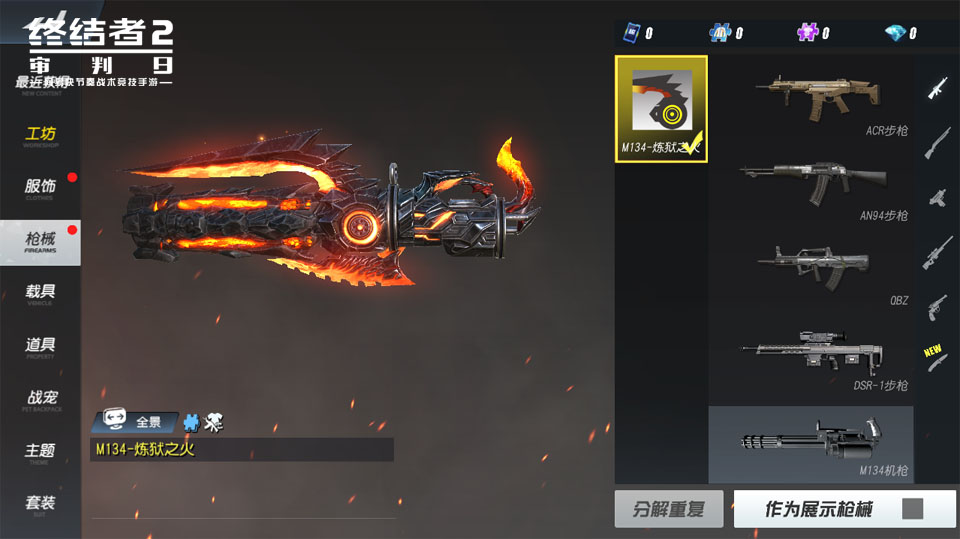The image size is (960, 539).
Task: Select the 枪械 firearms tab
Action: click(40, 240)
